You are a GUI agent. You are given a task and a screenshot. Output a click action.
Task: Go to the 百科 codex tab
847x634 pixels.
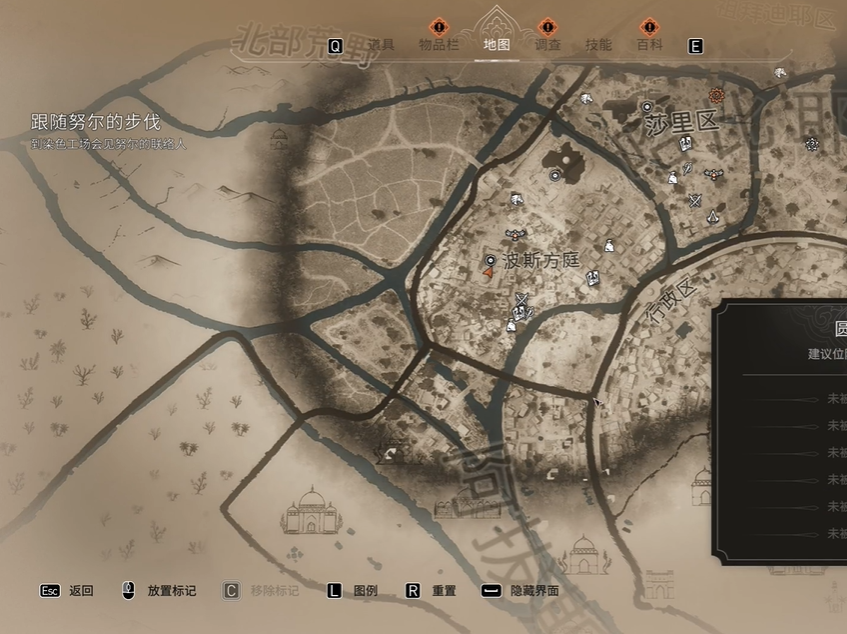coord(649,45)
